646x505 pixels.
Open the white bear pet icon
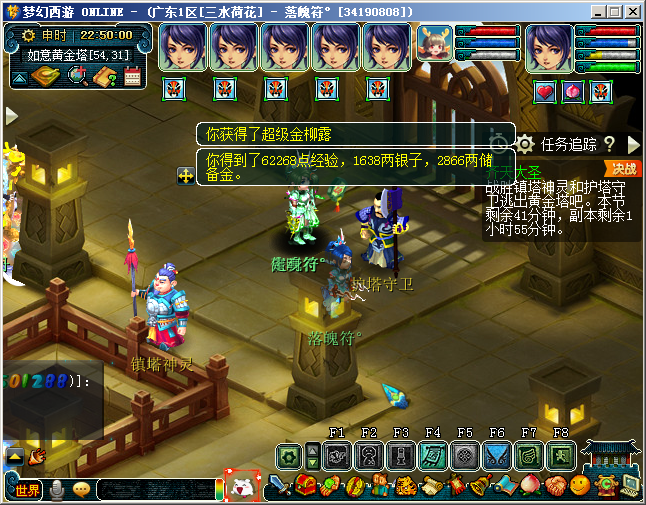(x=243, y=488)
